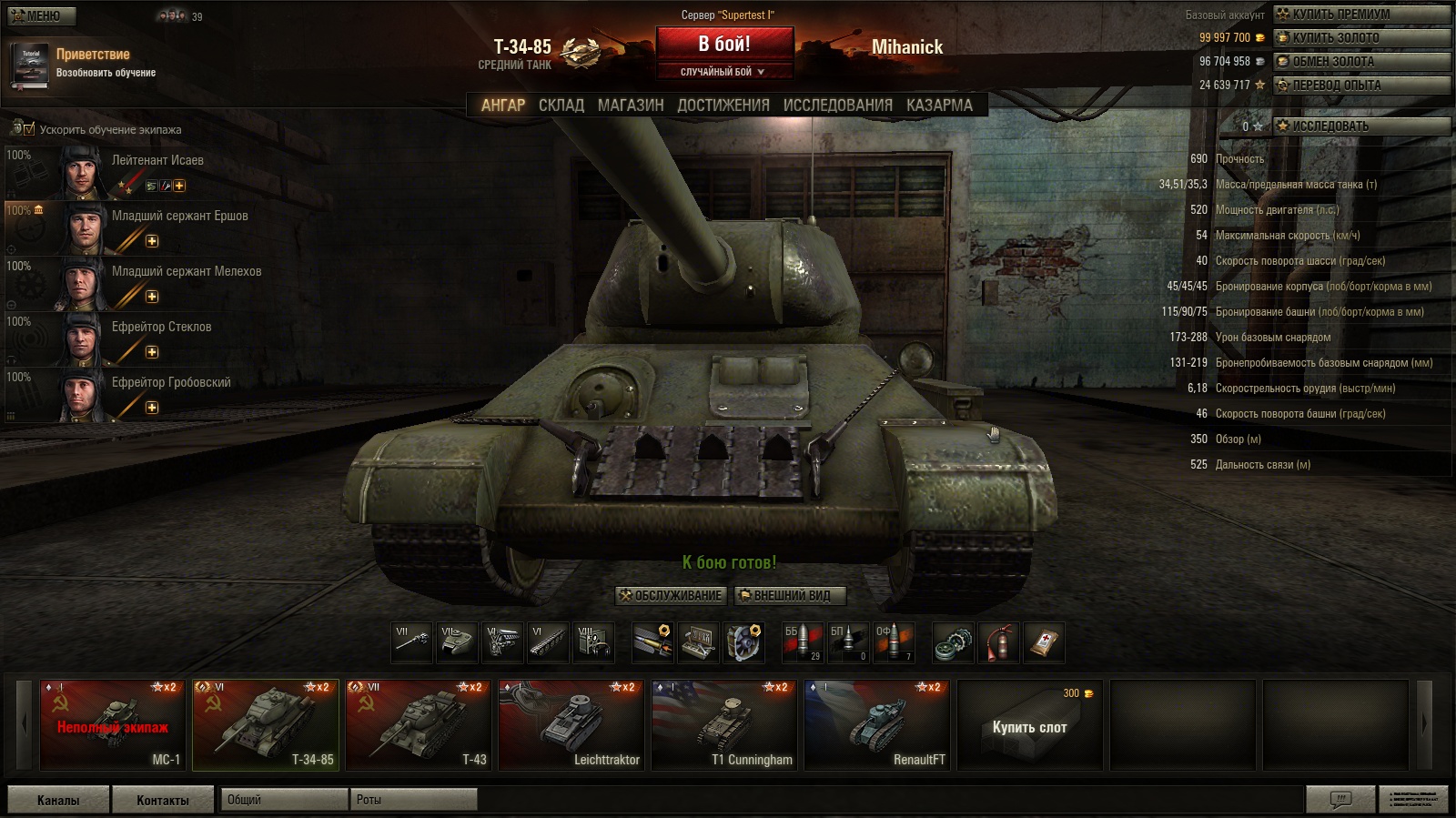Screen dimensions: 1456x818
Task: Open the 'Достижения' tab
Action: tap(723, 106)
